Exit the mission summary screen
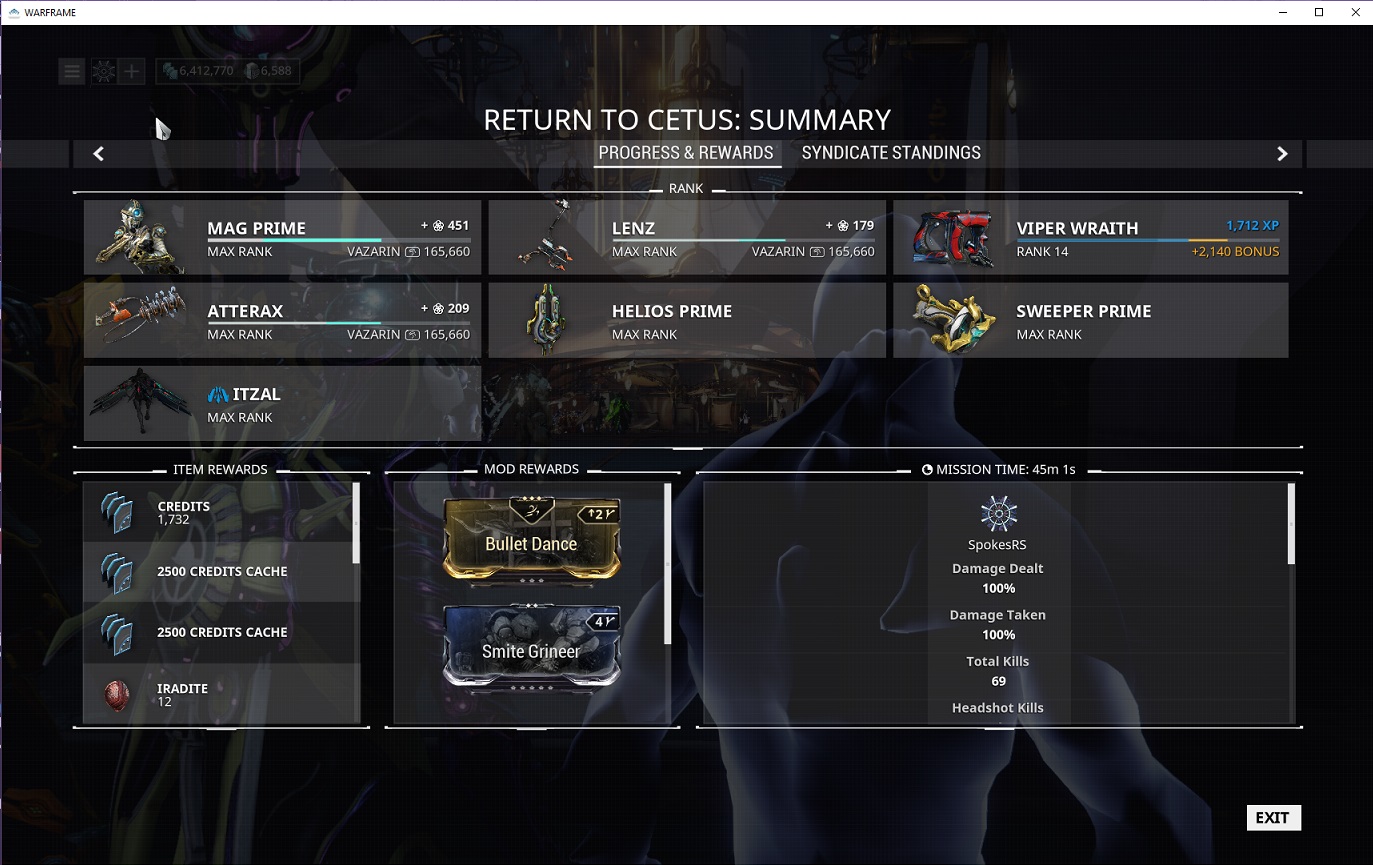Viewport: 1373px width, 865px height. pos(1273,817)
